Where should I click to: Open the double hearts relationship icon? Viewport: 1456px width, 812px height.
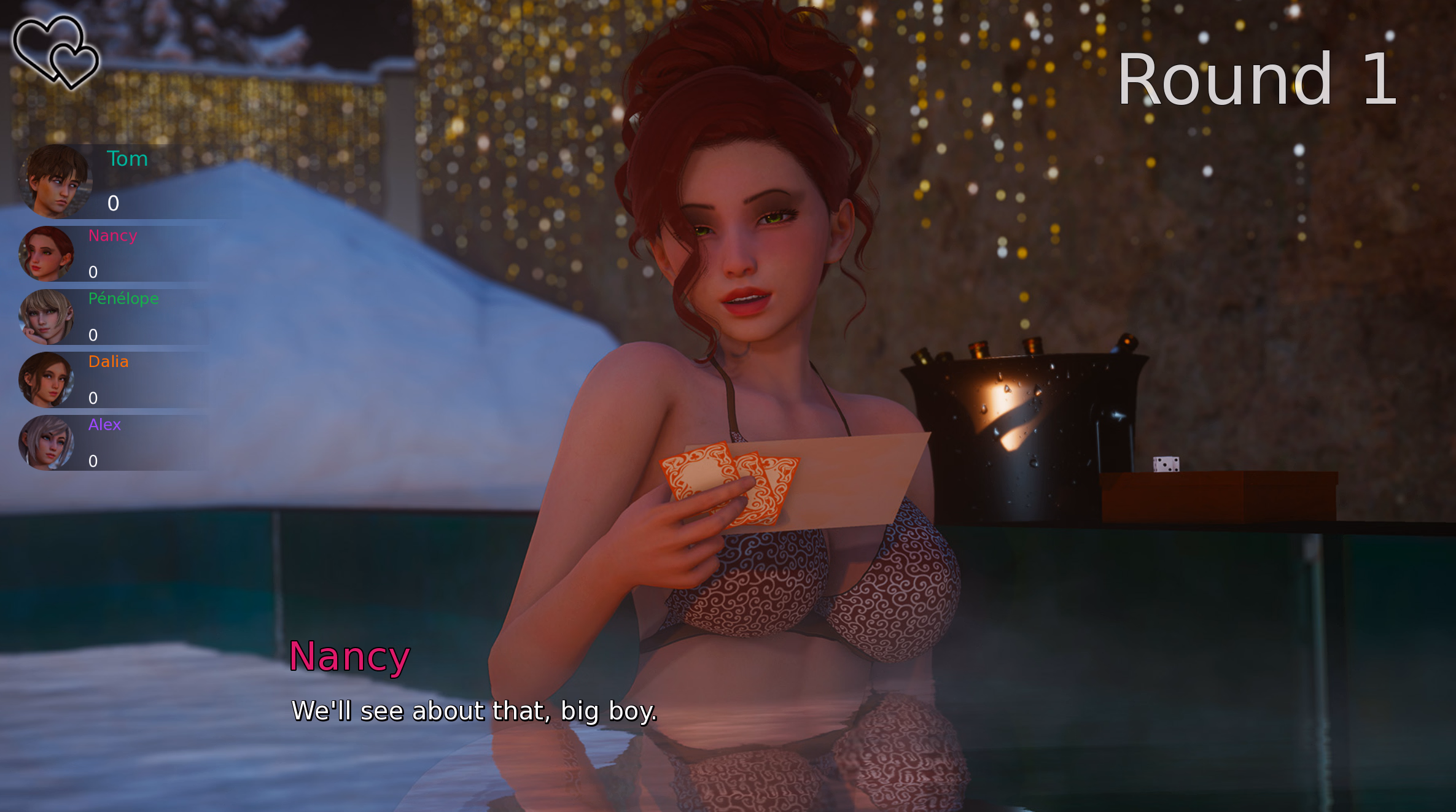56,52
